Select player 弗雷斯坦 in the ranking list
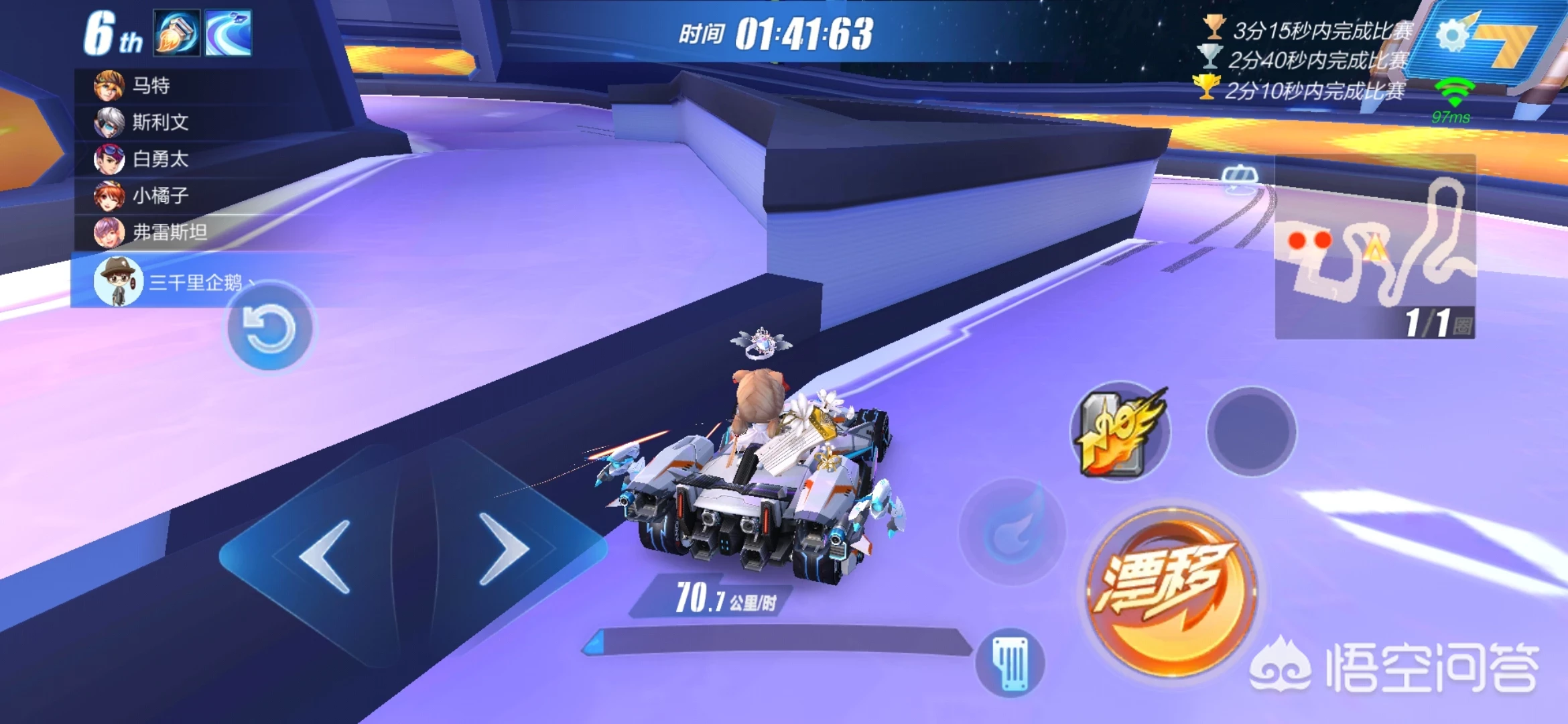 pos(169,232)
